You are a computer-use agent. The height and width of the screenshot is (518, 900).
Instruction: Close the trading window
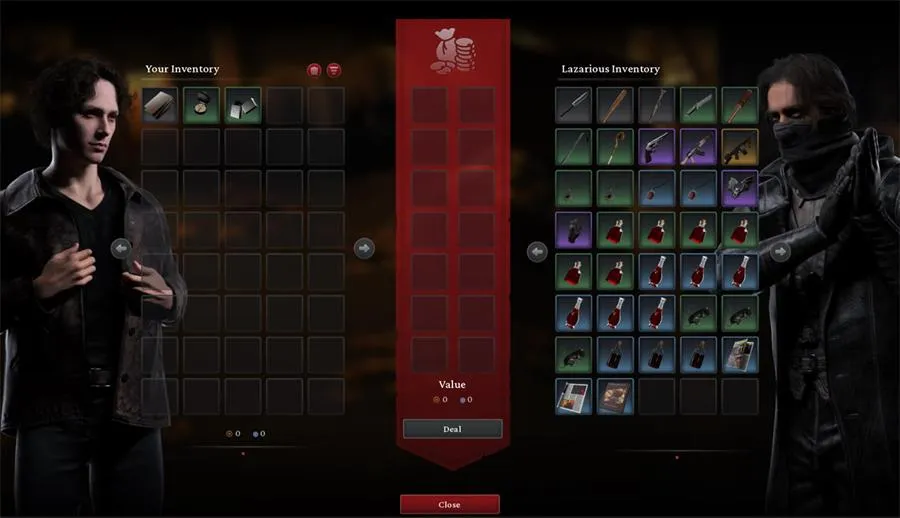449,504
